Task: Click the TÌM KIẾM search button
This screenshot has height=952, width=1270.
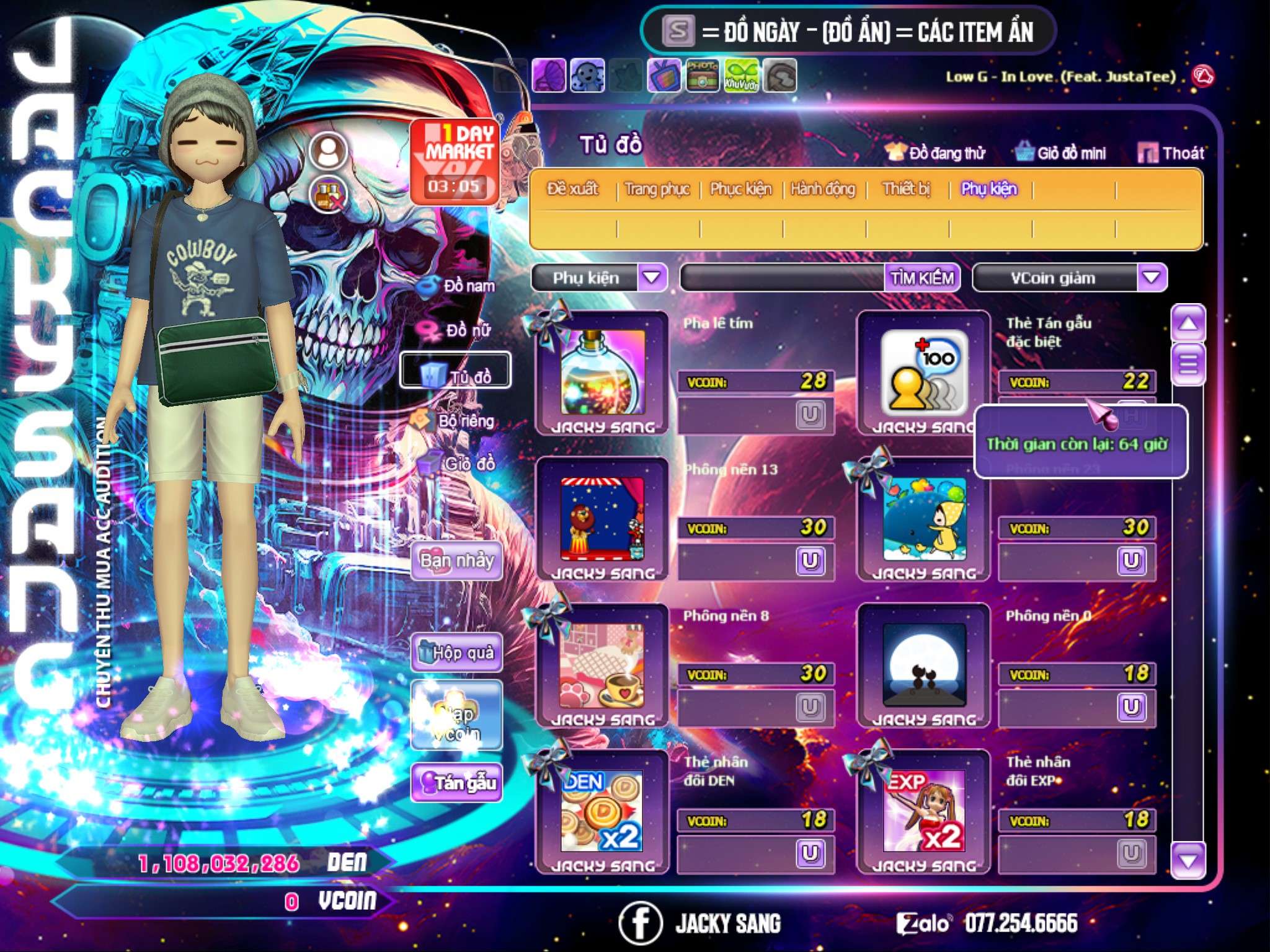Action: click(x=921, y=278)
